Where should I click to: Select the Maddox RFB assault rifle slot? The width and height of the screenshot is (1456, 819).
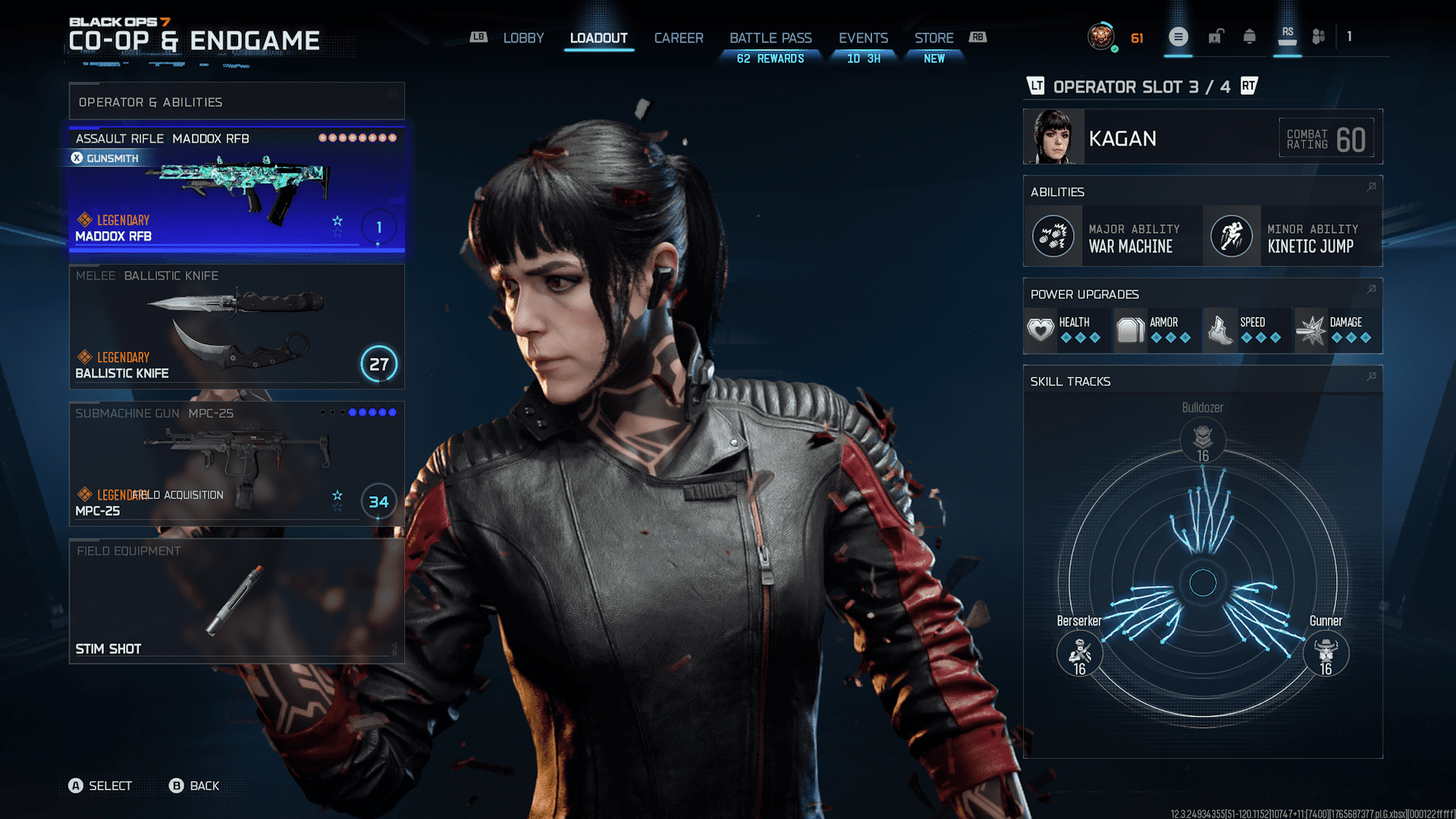[x=237, y=190]
